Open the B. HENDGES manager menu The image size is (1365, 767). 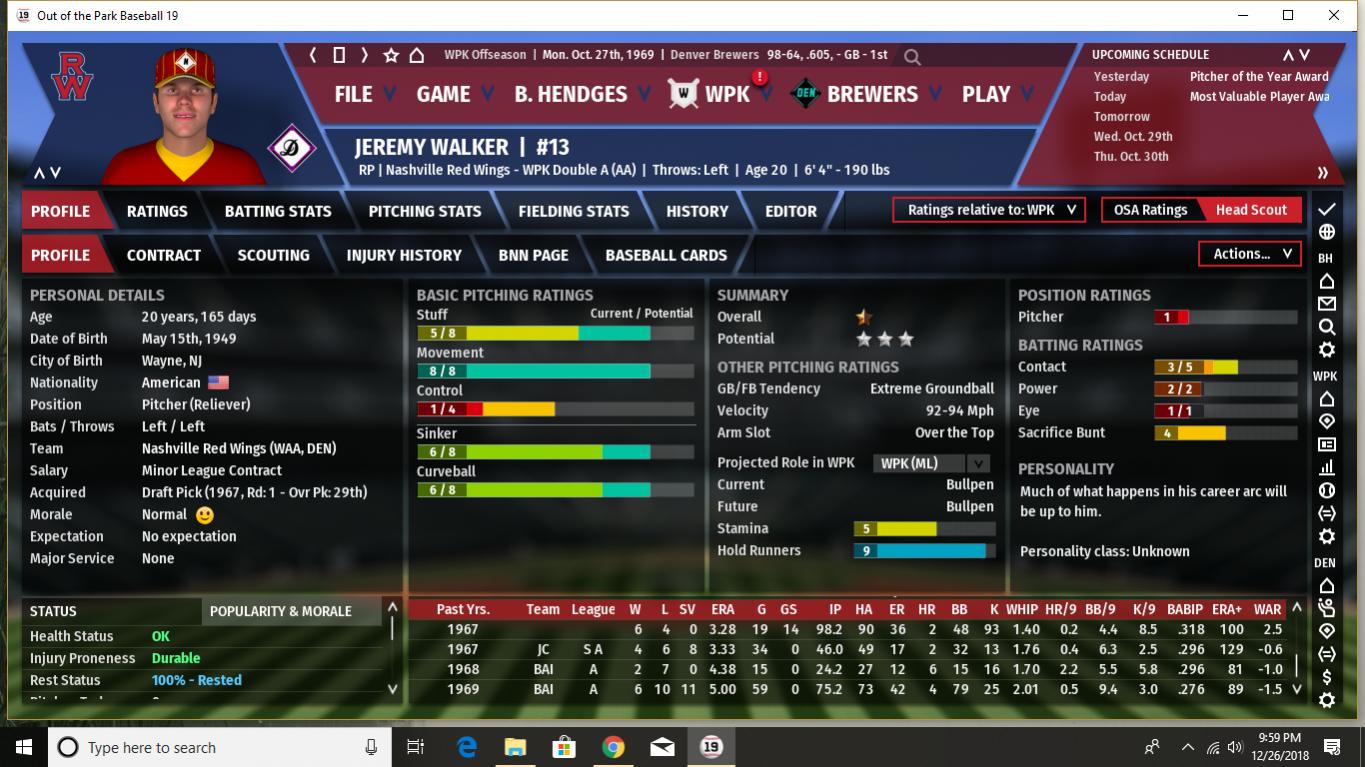[570, 94]
